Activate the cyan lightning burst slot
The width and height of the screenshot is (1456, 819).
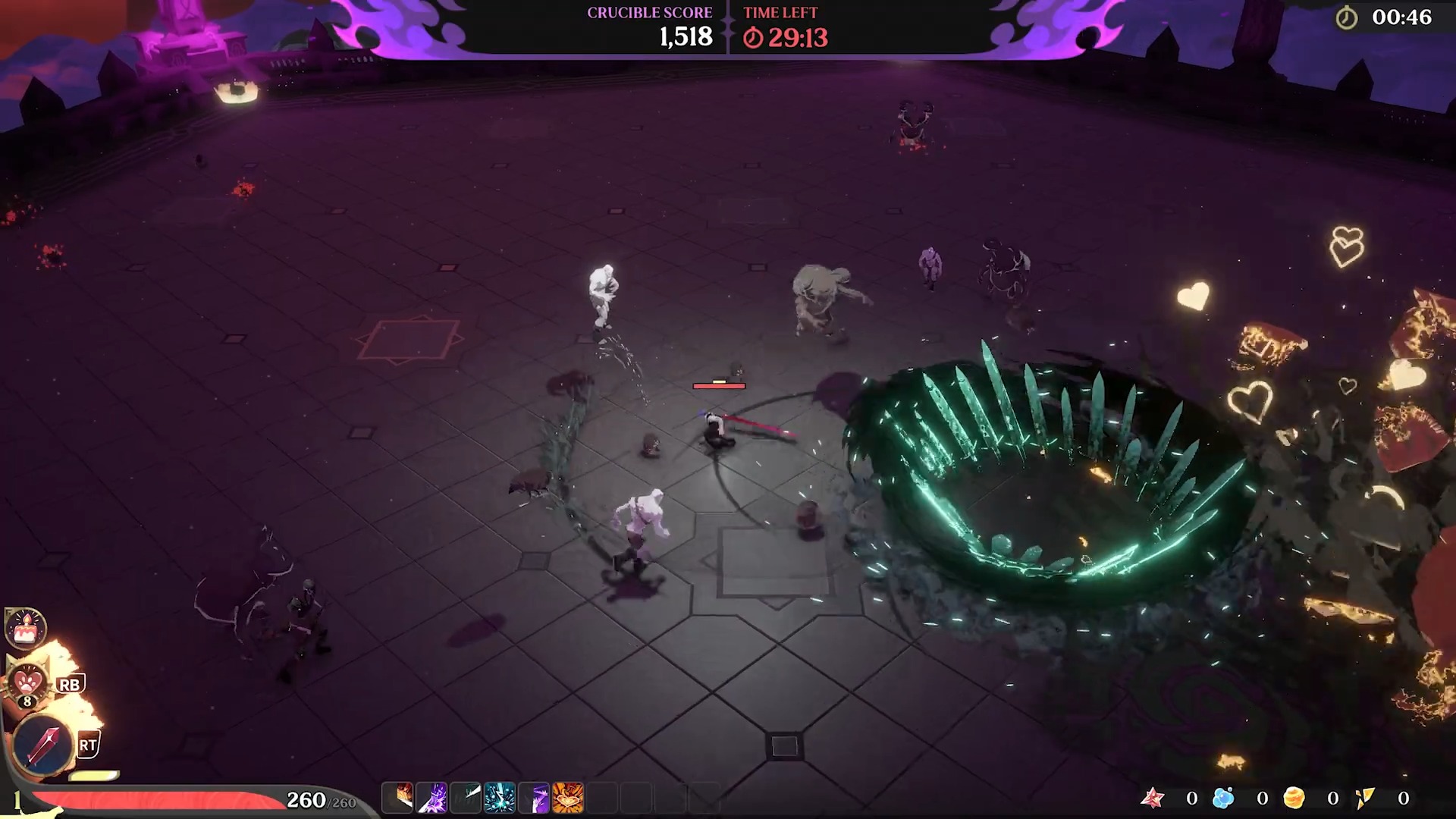[x=500, y=798]
